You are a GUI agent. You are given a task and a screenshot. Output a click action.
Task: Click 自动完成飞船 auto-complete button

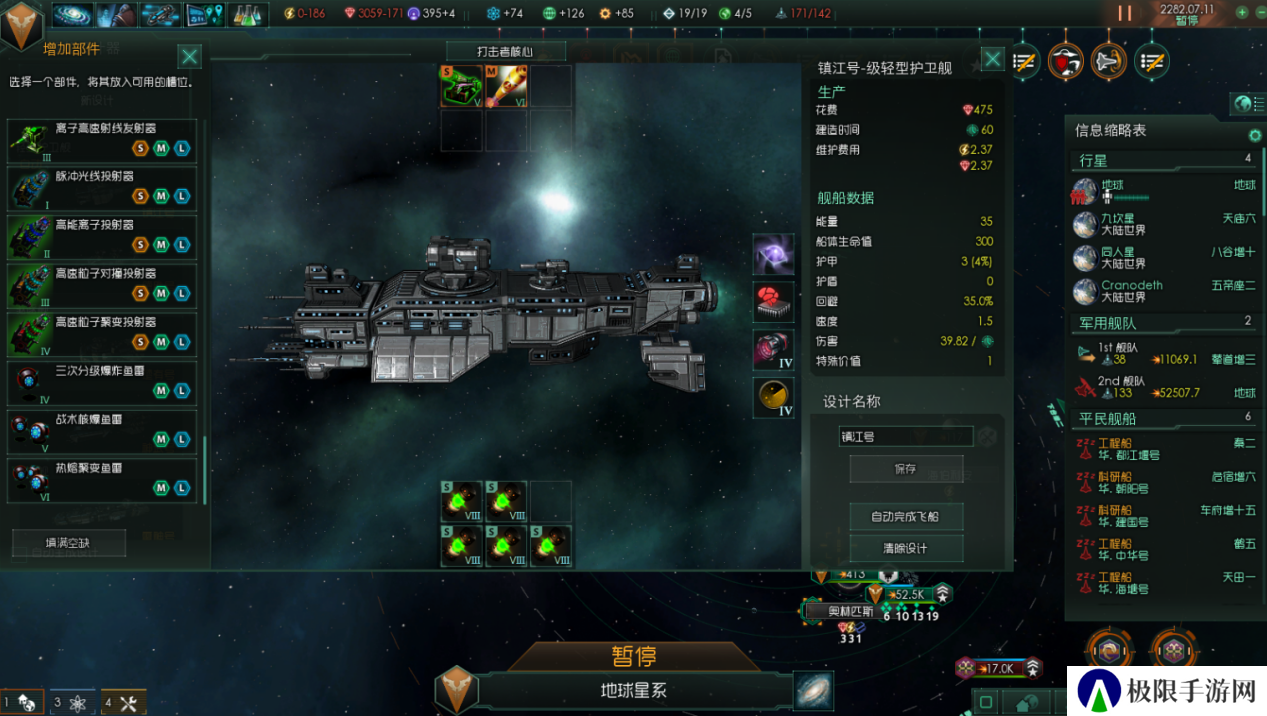[x=905, y=516]
